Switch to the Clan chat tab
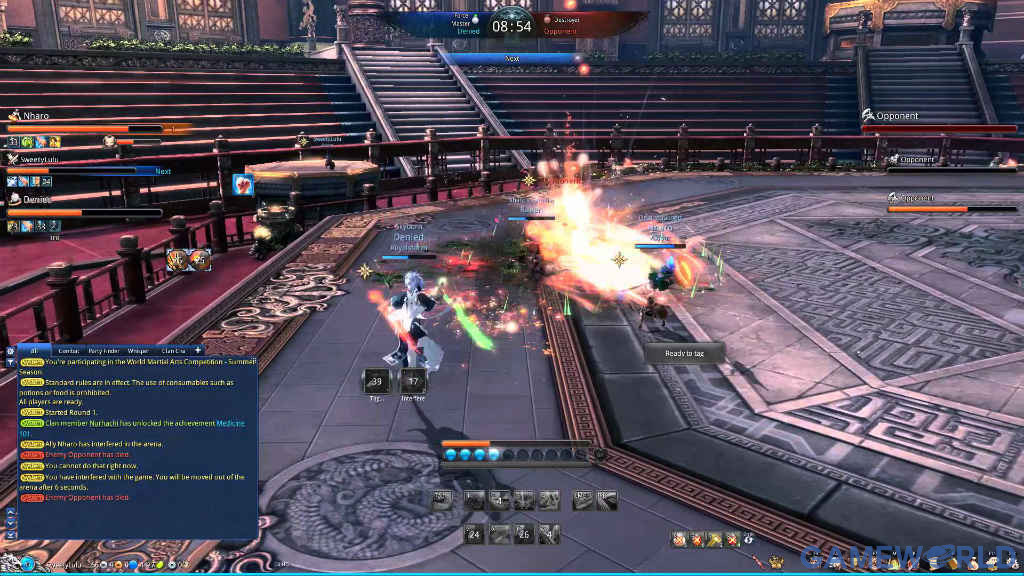Image resolution: width=1024 pixels, height=576 pixels. click(x=173, y=351)
